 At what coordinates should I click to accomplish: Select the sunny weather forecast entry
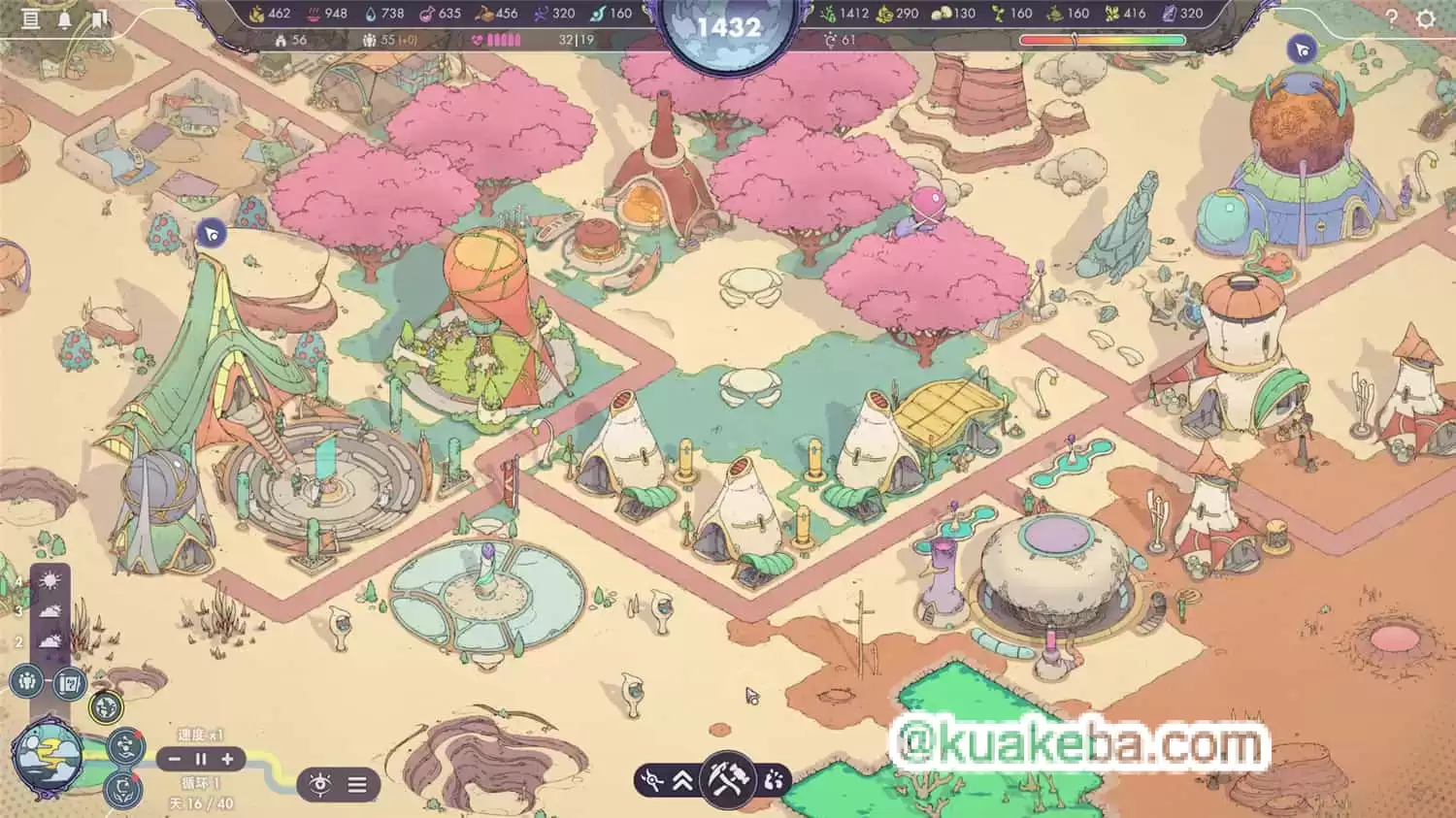click(x=50, y=581)
